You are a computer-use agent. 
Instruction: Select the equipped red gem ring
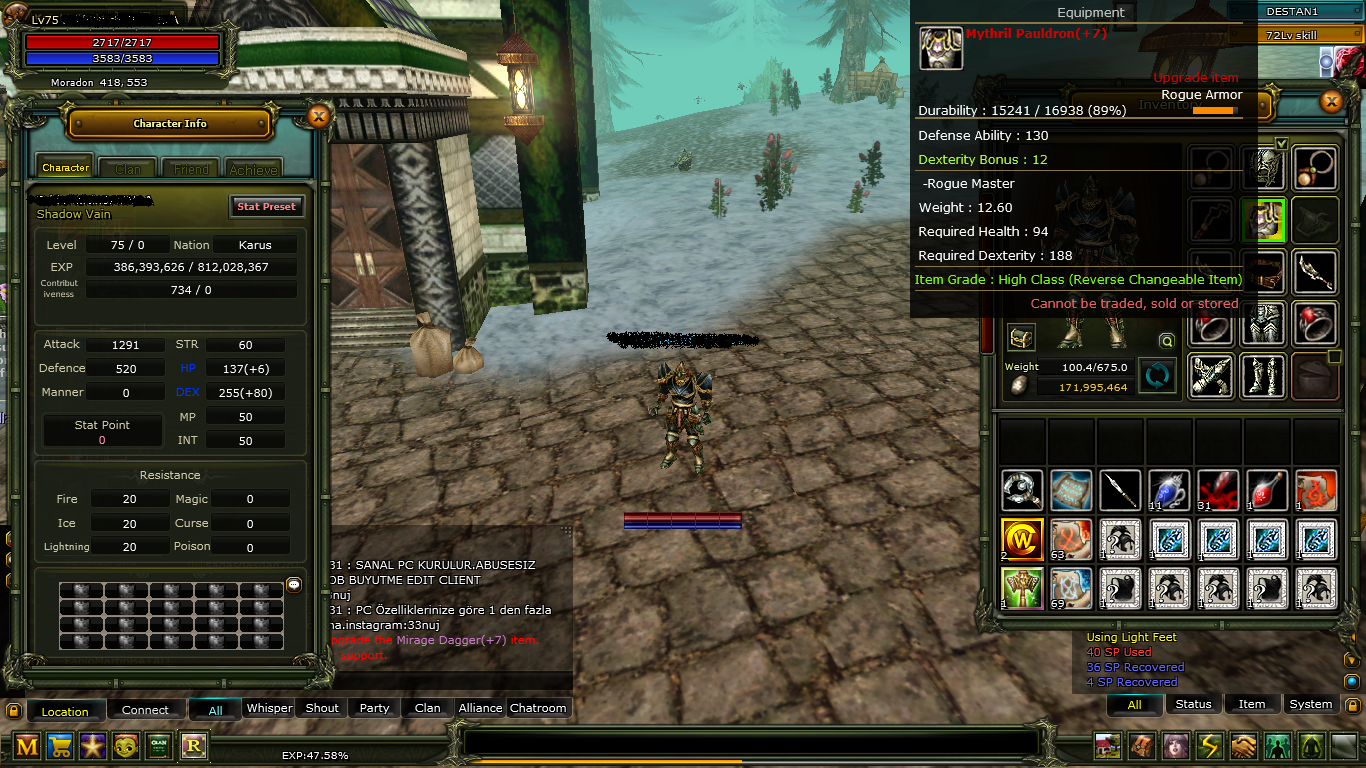click(1315, 324)
